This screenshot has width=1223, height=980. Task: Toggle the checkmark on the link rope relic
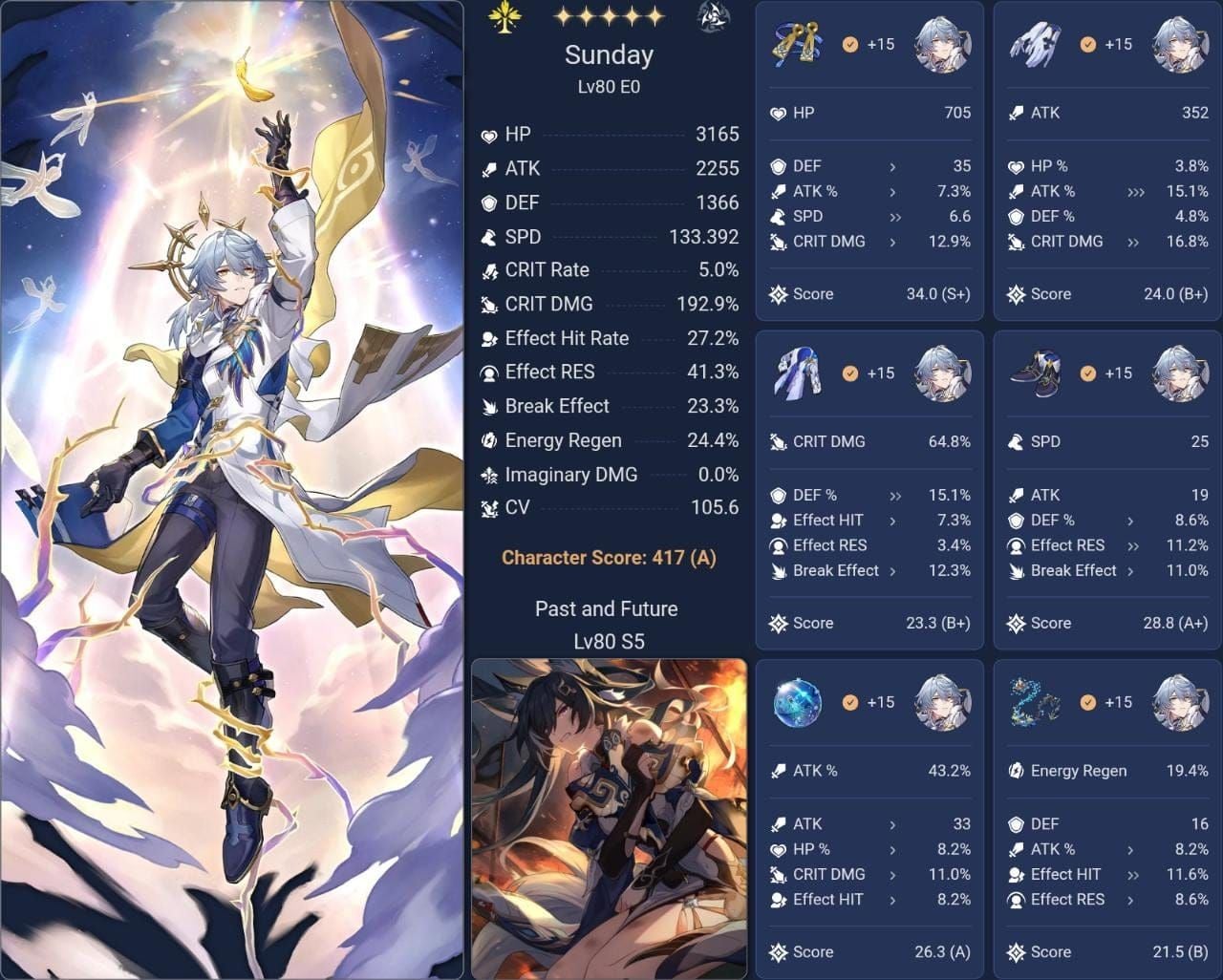pos(1086,700)
